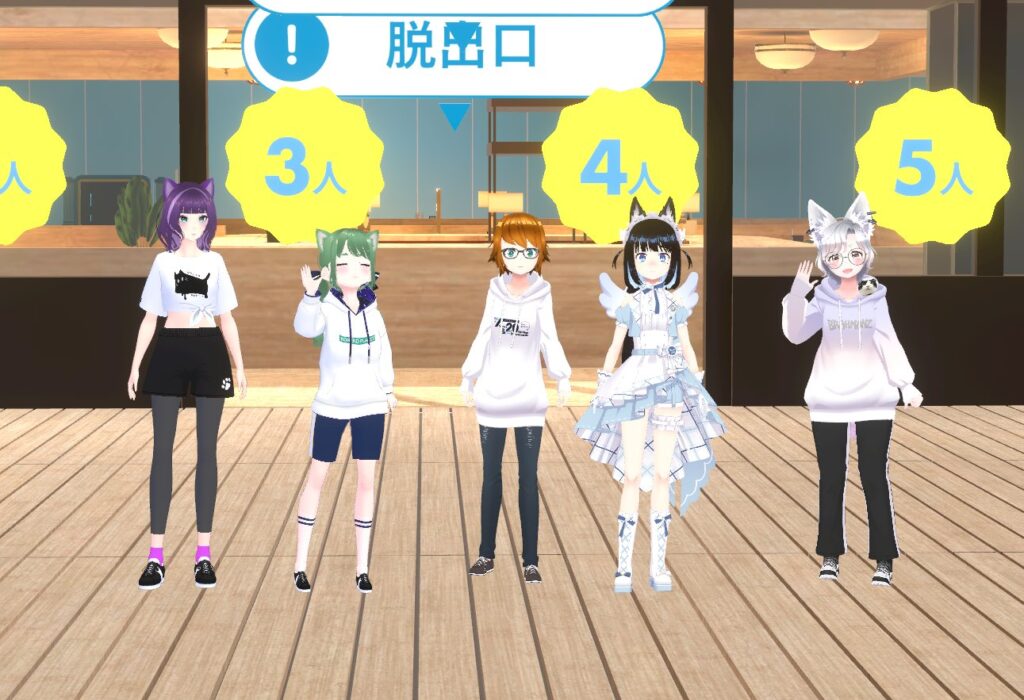Choose the 3人 yellow badge
The width and height of the screenshot is (1024, 700).
tap(303, 167)
